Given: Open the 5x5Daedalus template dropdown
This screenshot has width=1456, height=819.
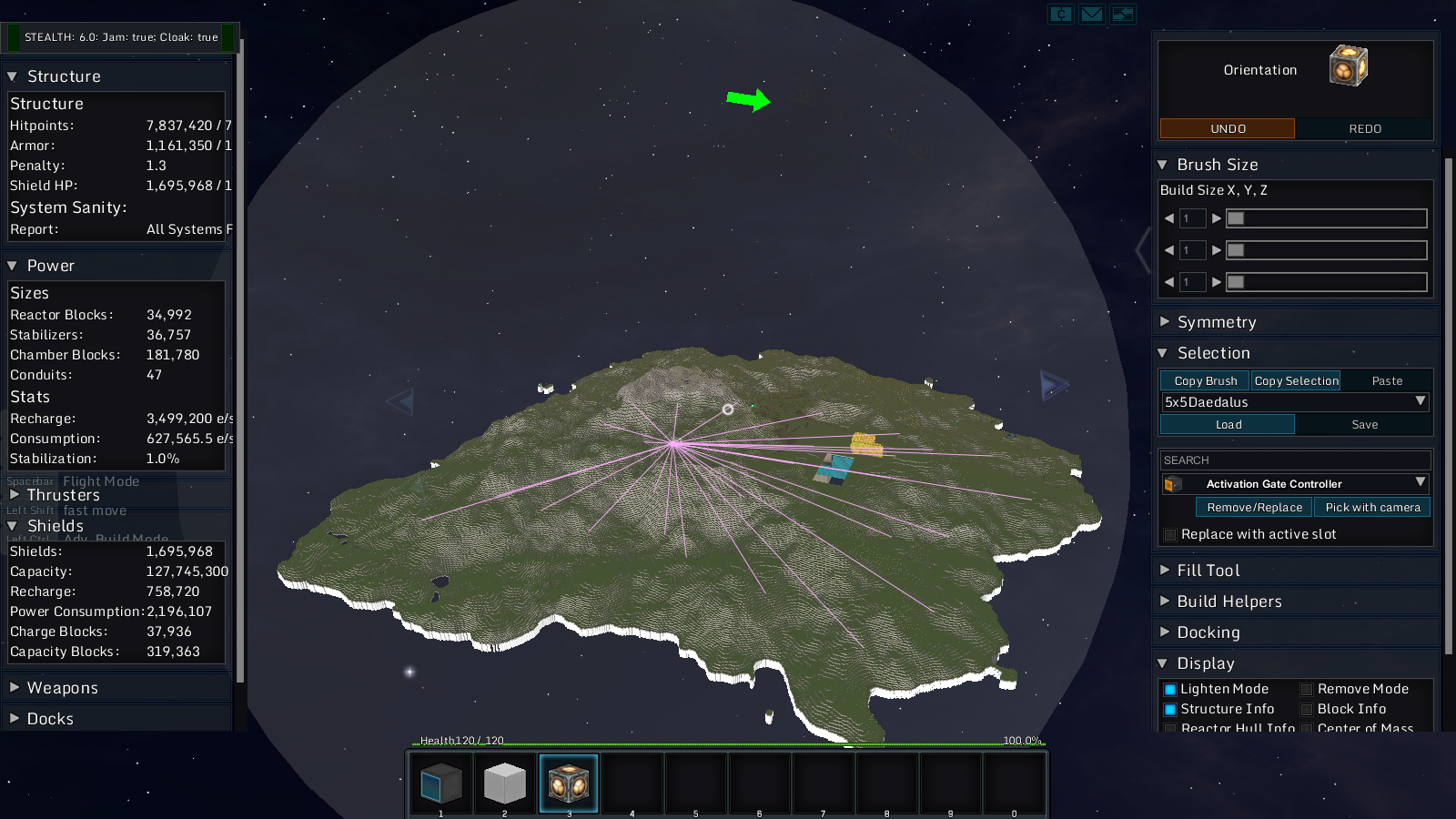Looking at the screenshot, I should [x=1420, y=401].
